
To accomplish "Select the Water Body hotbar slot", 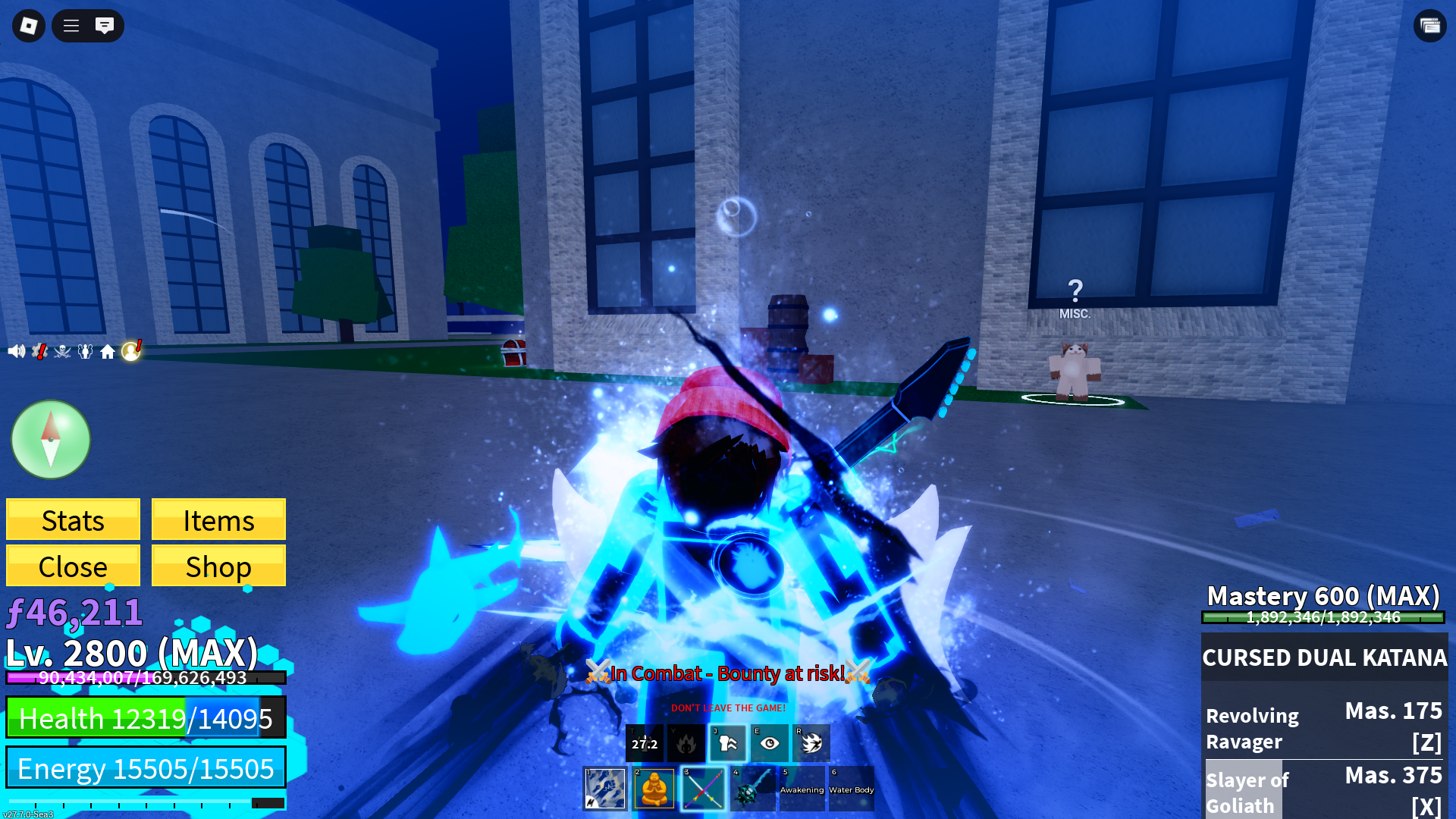I will click(851, 789).
